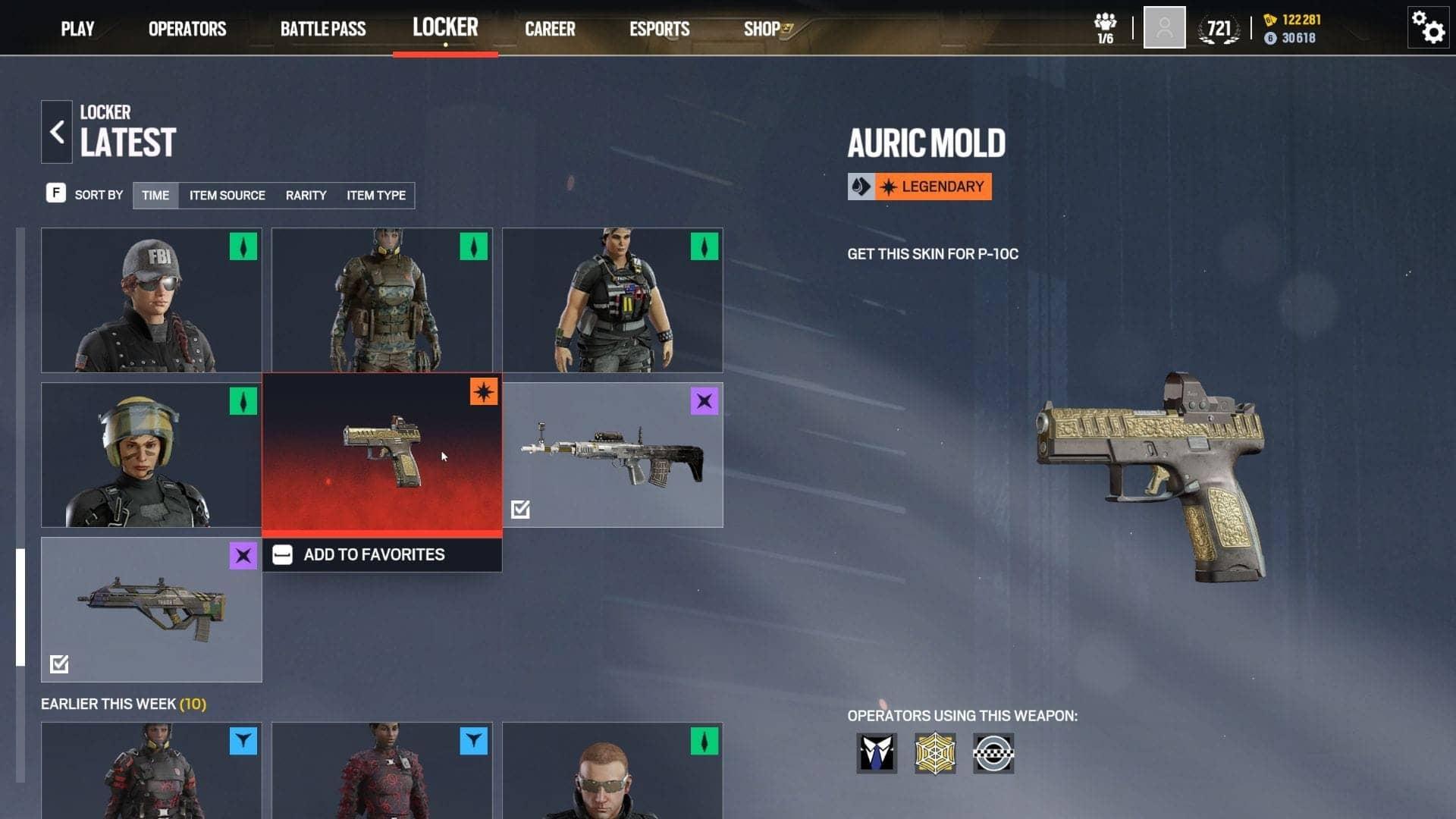Open the Shop menu item
This screenshot has width=1456, height=819.
tap(761, 28)
